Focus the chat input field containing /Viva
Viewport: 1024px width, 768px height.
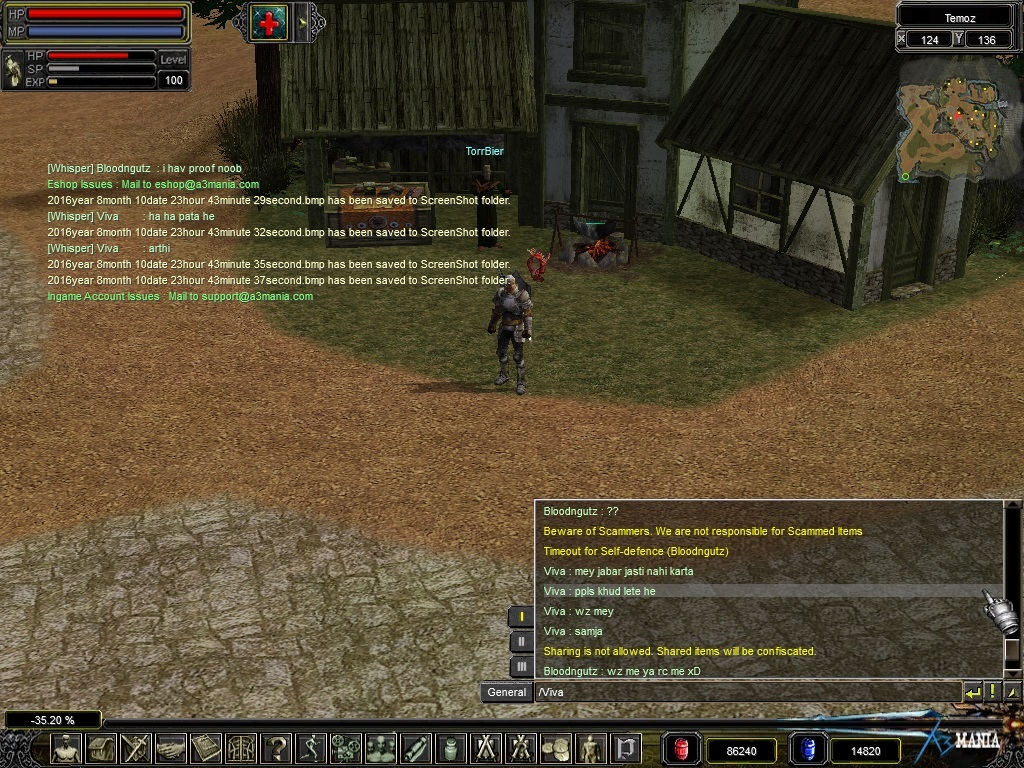(746, 692)
